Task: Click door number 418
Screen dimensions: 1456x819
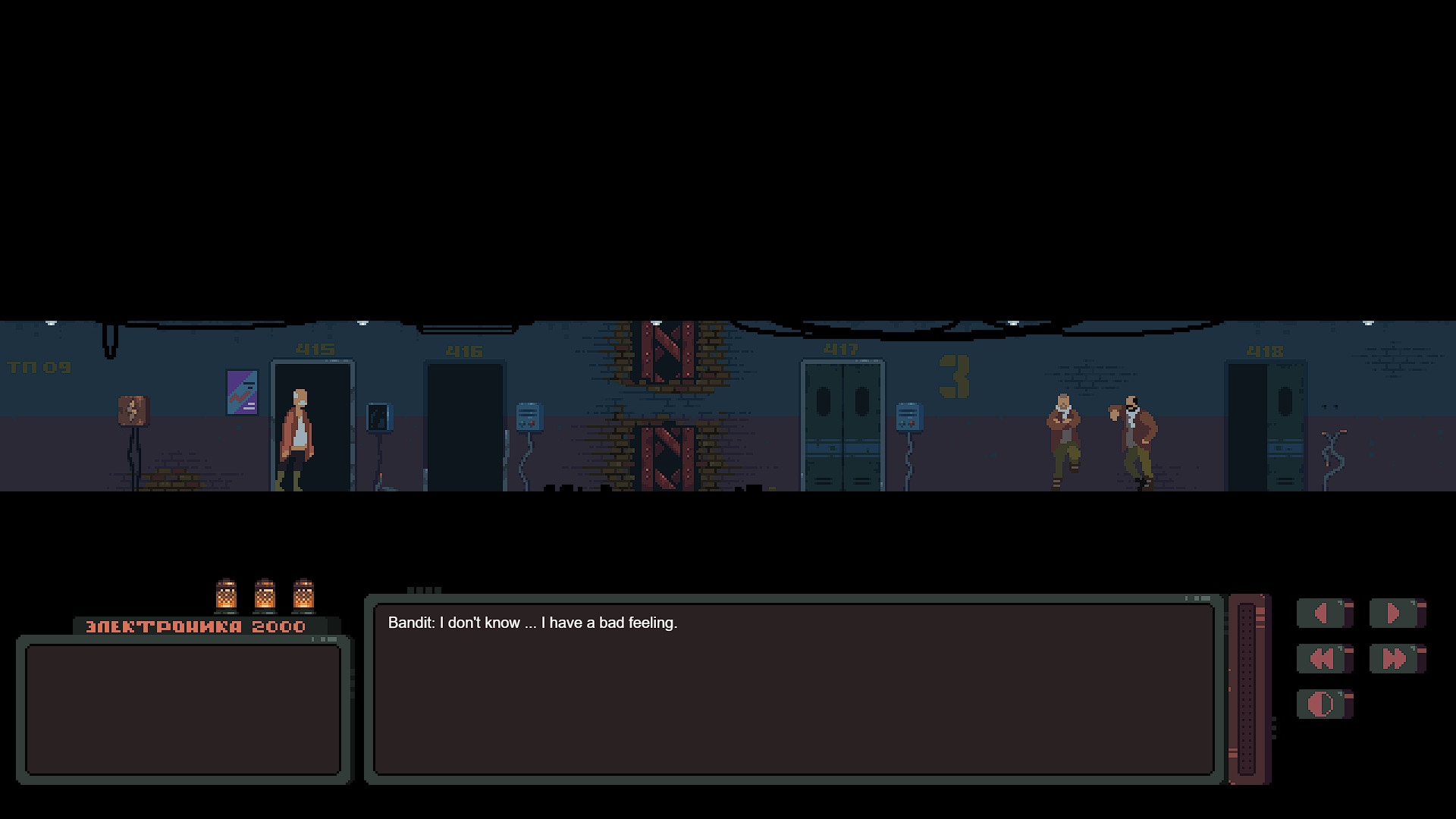Action: (1265, 350)
